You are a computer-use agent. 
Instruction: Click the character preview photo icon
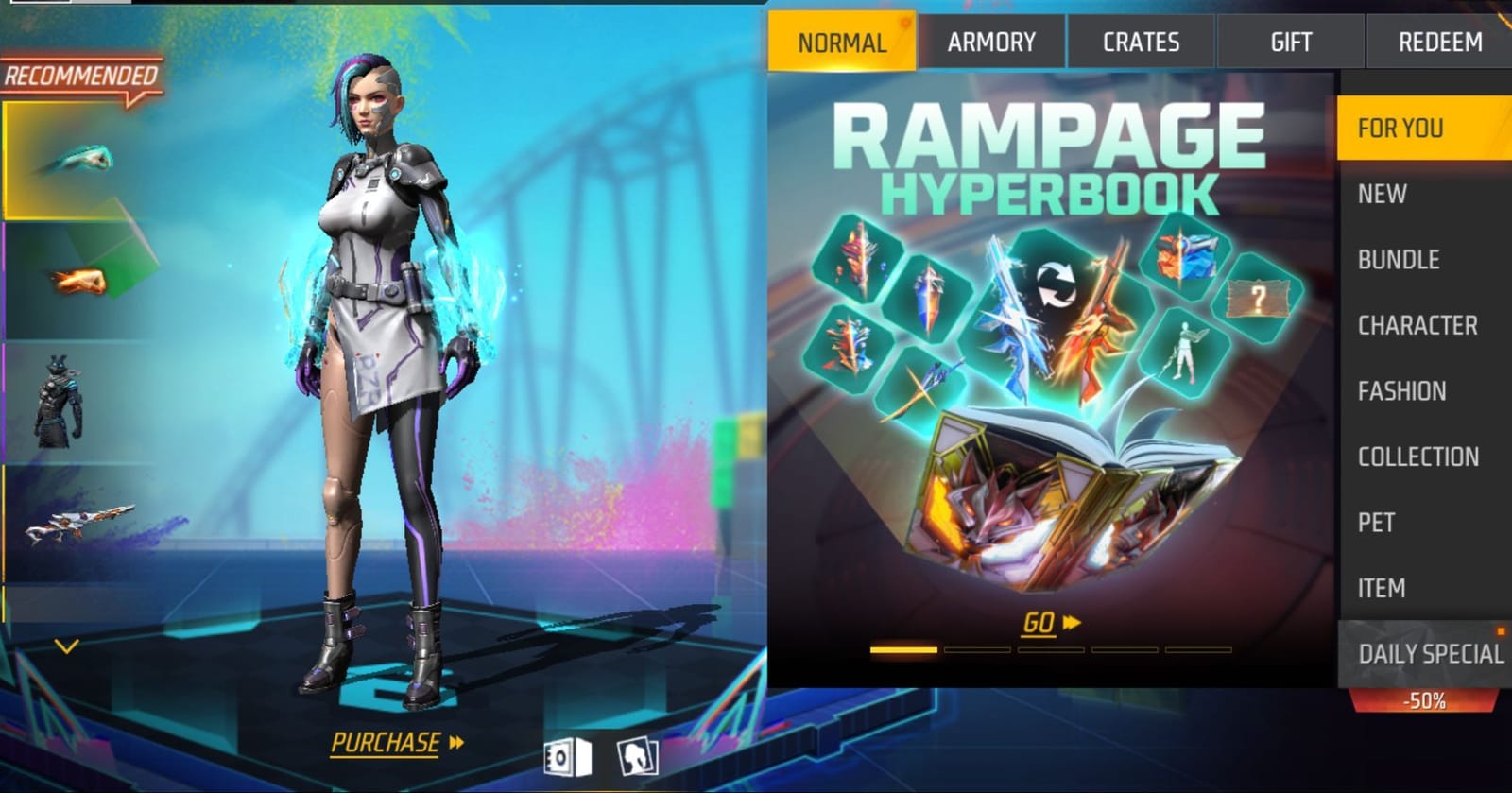point(639,754)
